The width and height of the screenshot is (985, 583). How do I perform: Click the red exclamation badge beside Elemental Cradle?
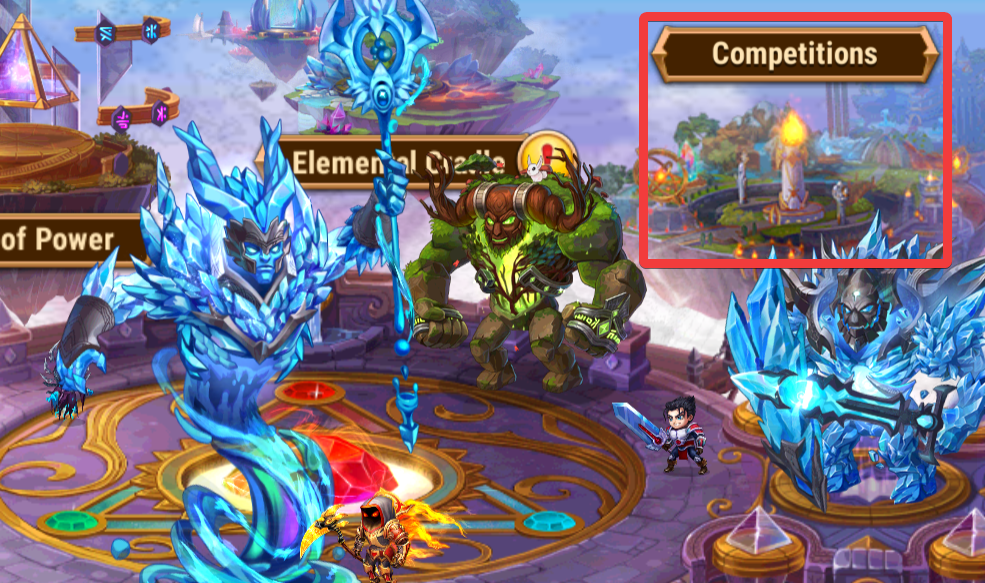click(x=549, y=155)
